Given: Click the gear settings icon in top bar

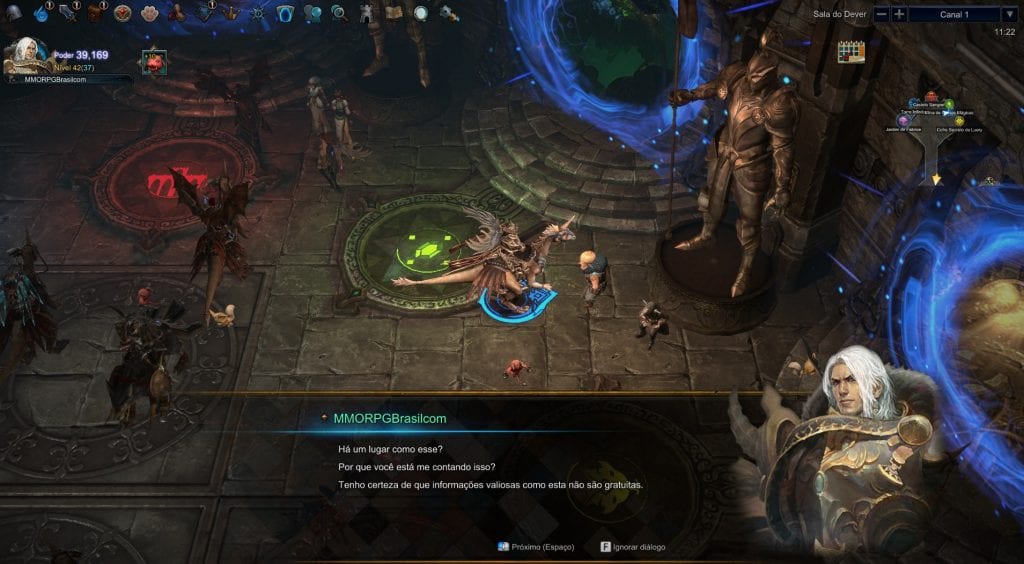Looking at the screenshot, I should [x=447, y=13].
